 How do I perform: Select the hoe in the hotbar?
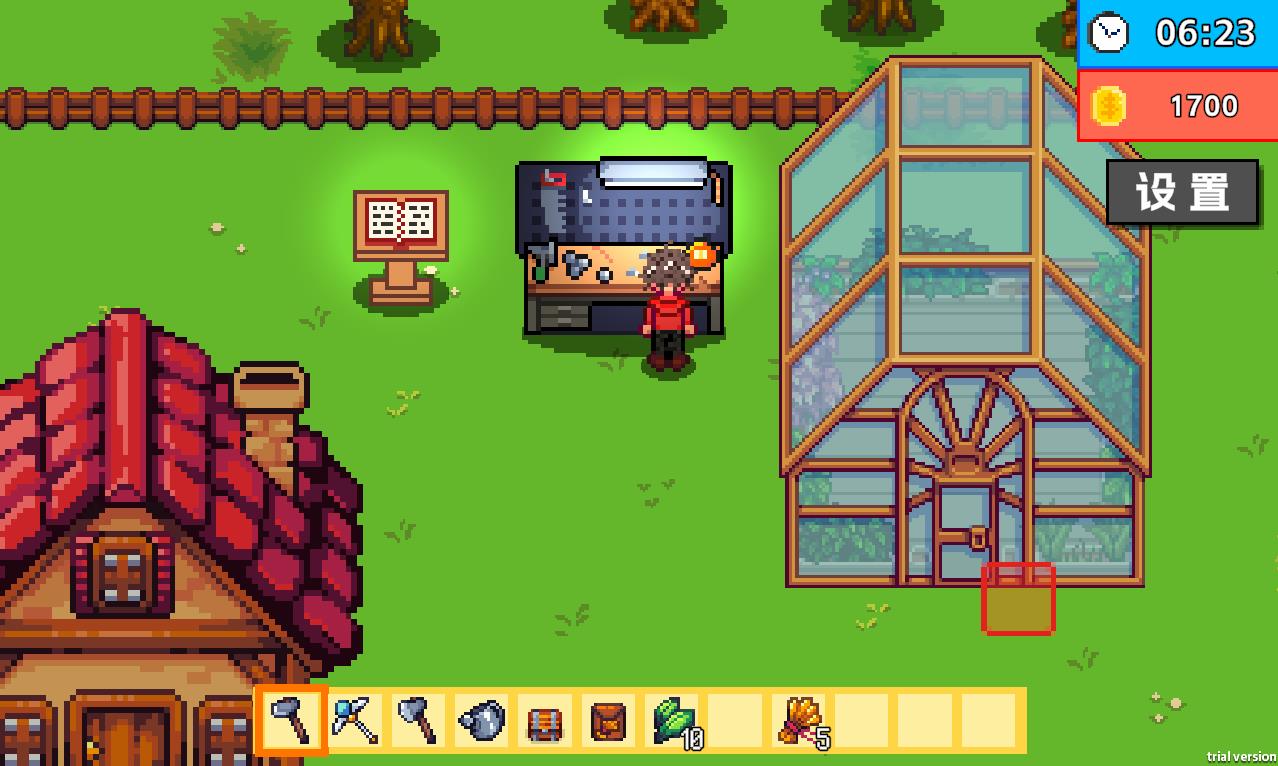click(292, 720)
